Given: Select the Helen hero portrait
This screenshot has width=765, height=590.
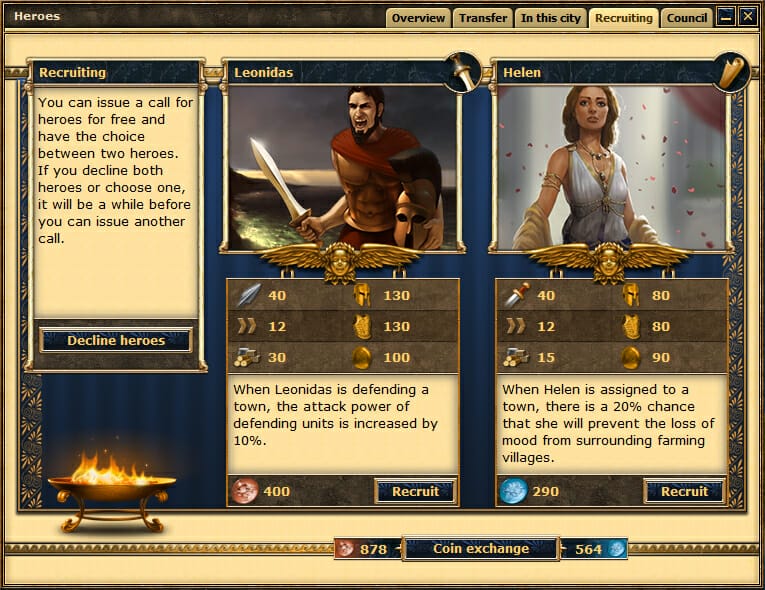Looking at the screenshot, I should tap(611, 167).
